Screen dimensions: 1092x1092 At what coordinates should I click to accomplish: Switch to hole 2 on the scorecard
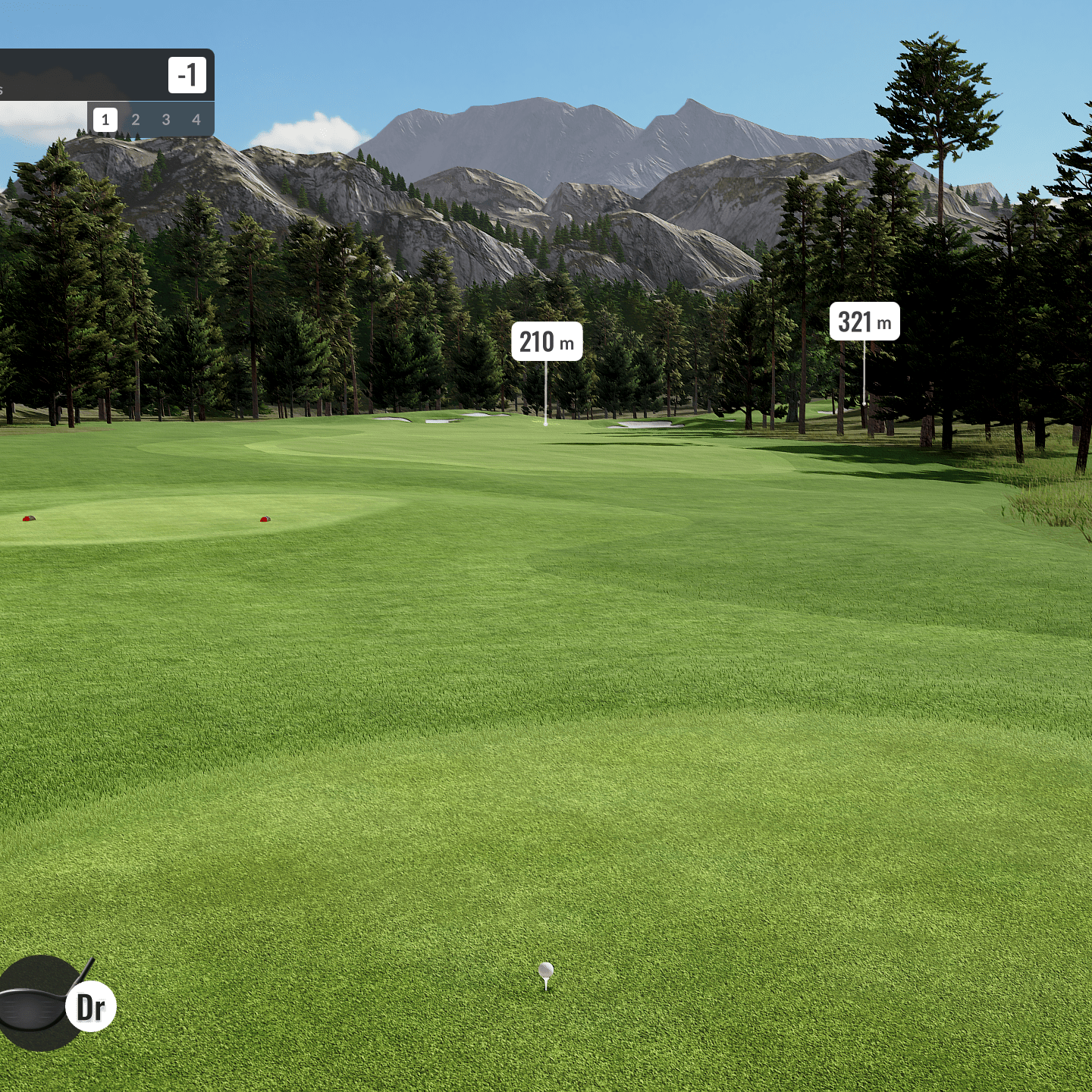[136, 120]
